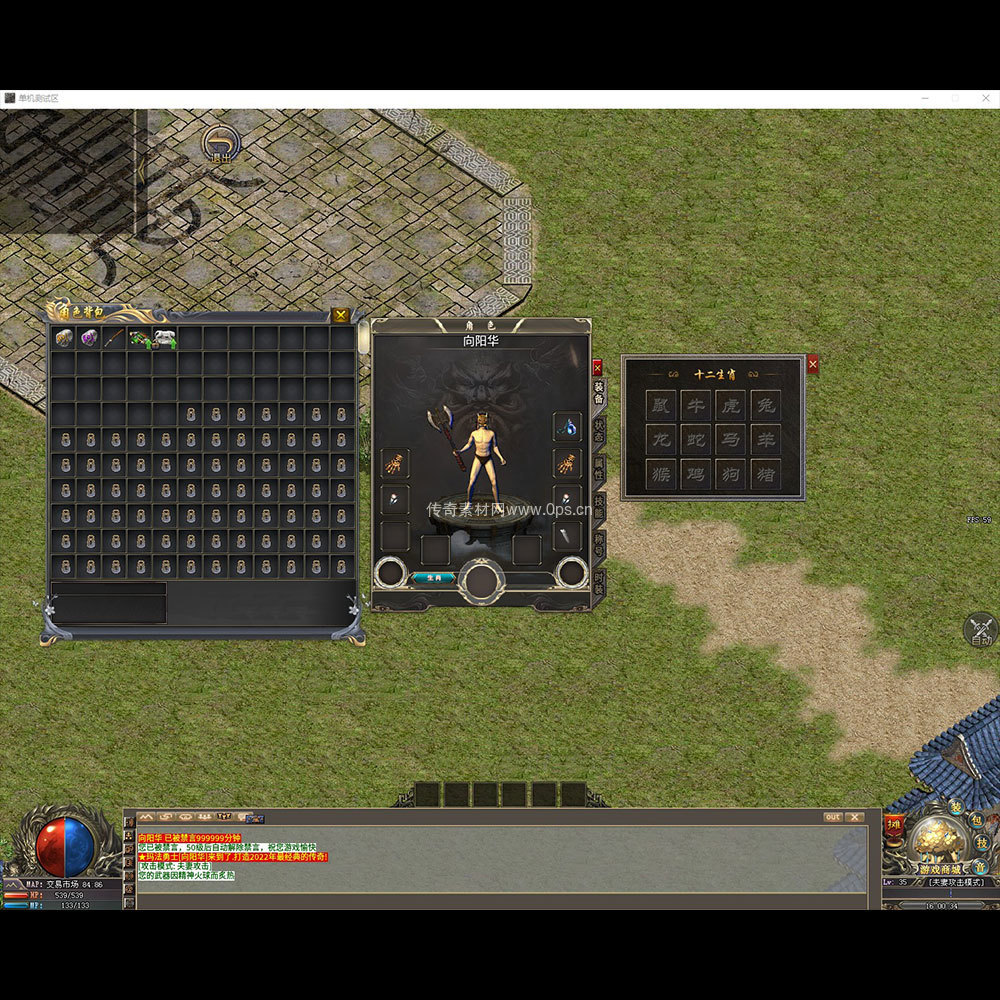
Task: Choose the 马 horse zodiac tile
Action: pos(730,440)
